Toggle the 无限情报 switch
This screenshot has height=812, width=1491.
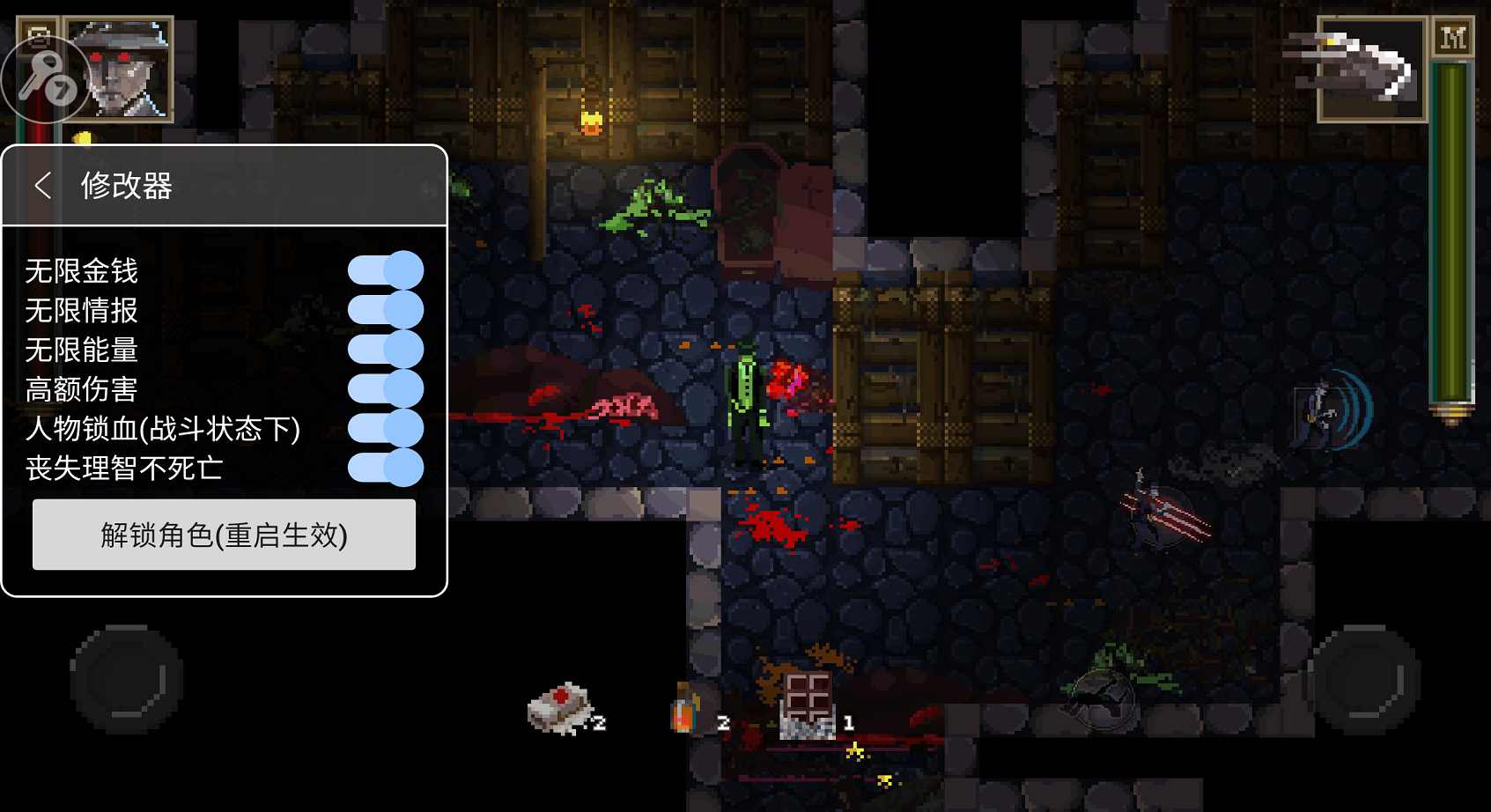pos(386,310)
